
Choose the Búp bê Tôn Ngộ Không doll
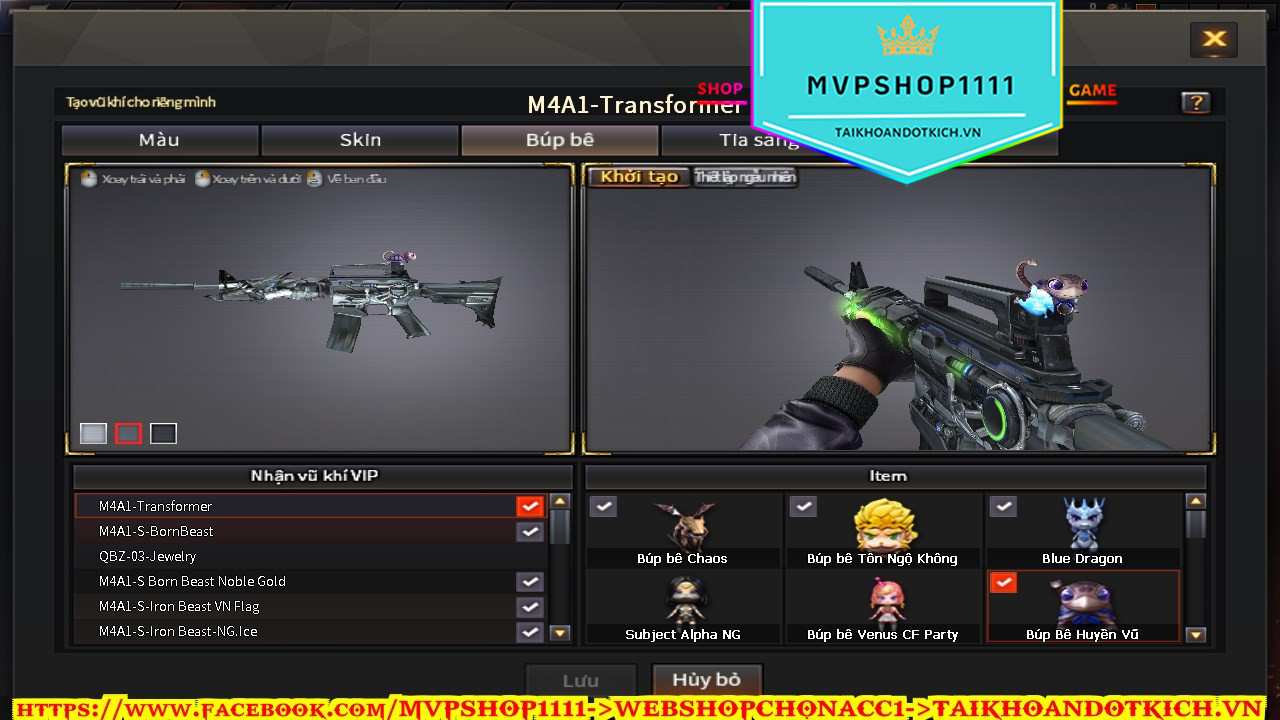click(x=883, y=532)
